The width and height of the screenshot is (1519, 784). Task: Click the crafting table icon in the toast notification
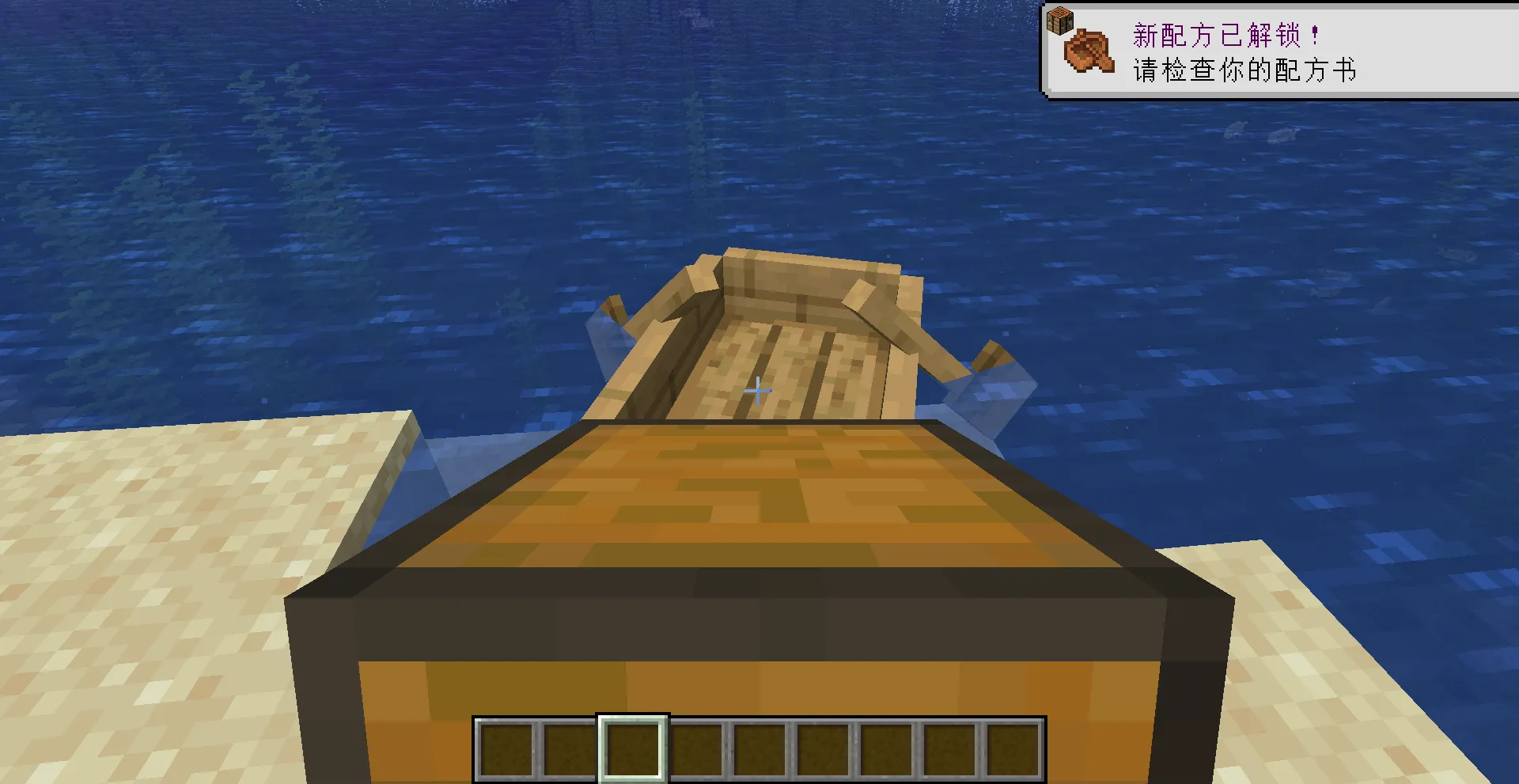1060,20
